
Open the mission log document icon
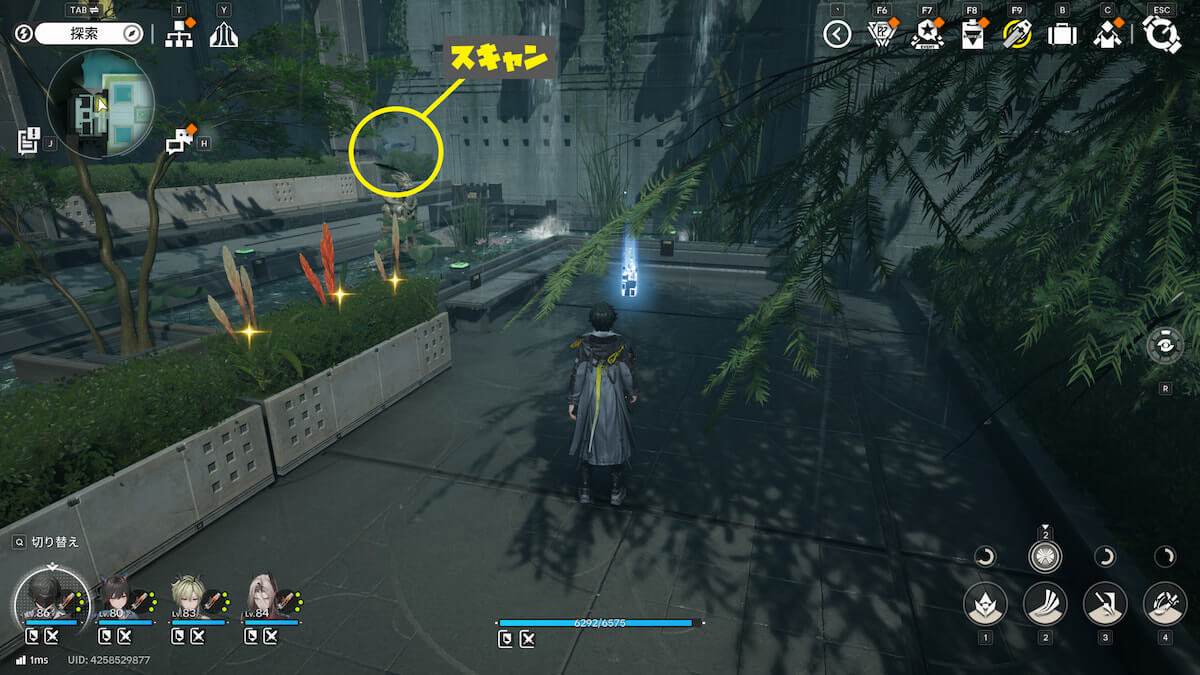click(28, 141)
